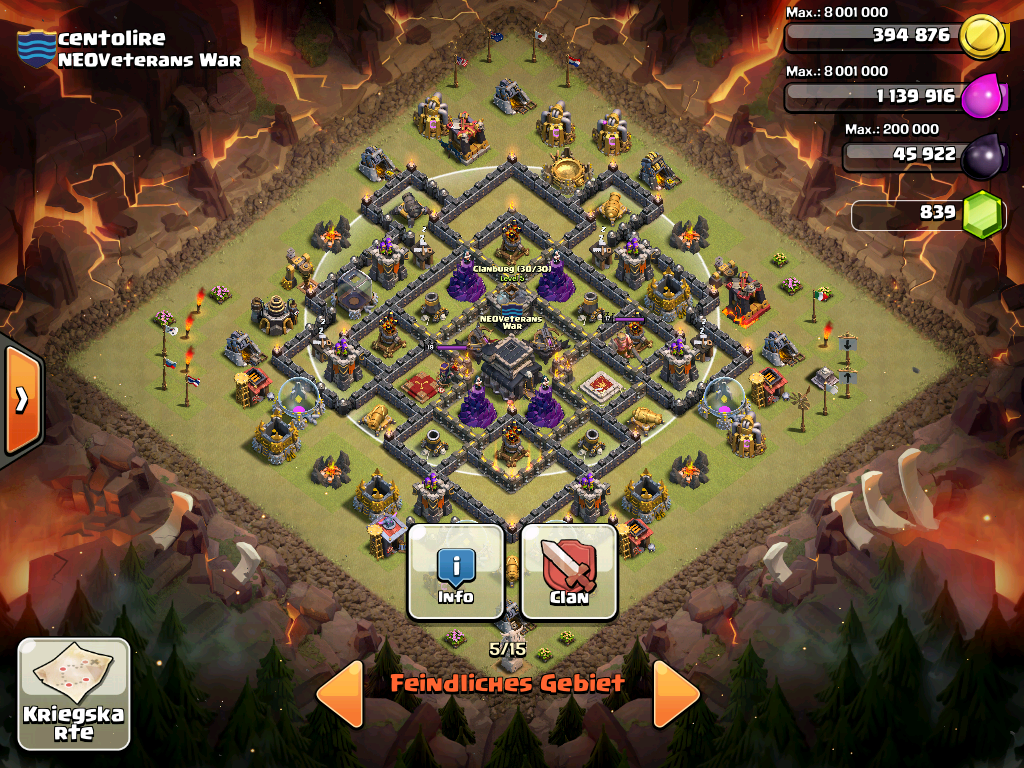Expand the orange side panel arrow tab
Image resolution: width=1024 pixels, height=768 pixels.
pos(20,399)
